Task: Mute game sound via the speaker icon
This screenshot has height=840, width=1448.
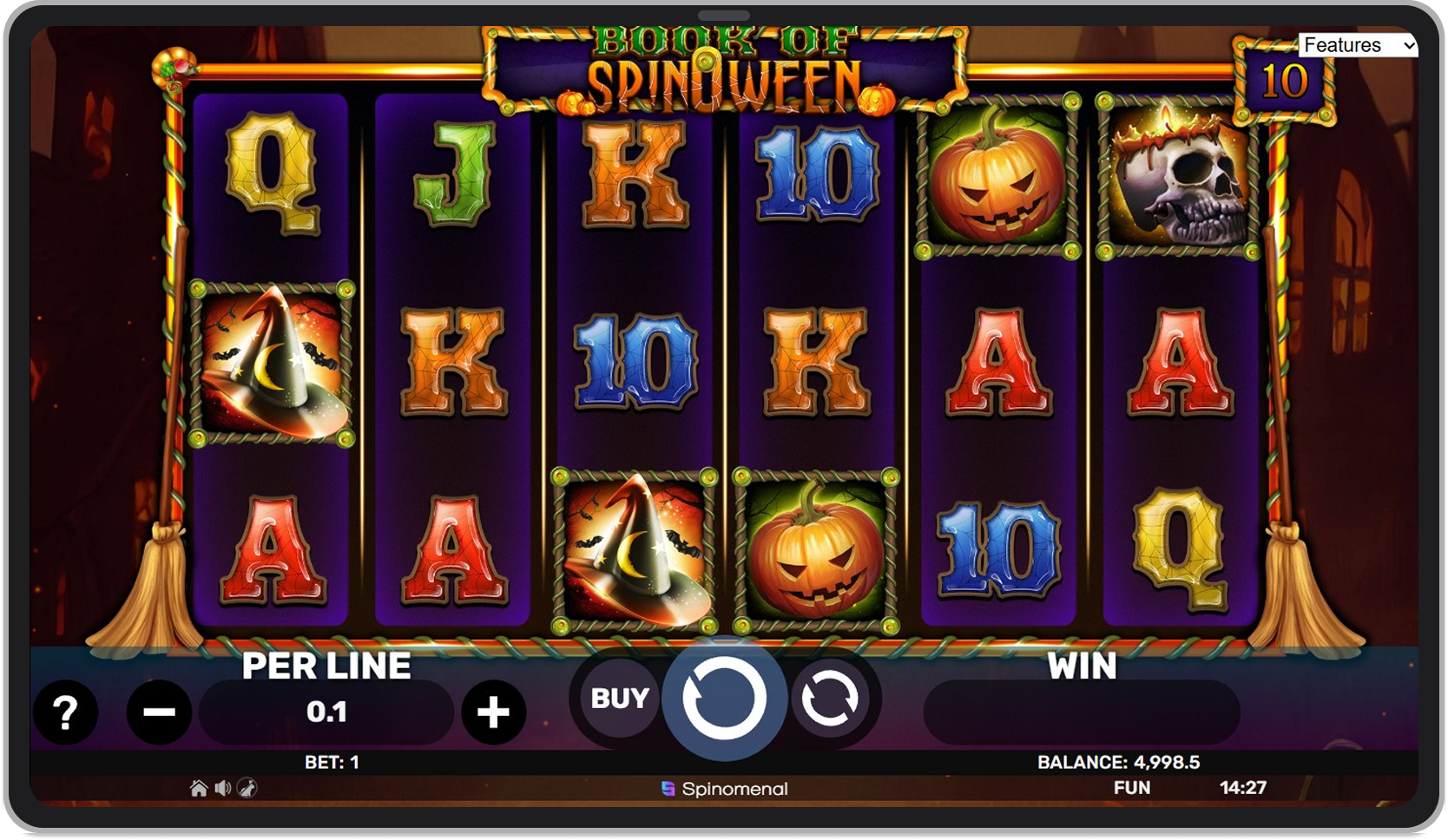Action: point(223,789)
